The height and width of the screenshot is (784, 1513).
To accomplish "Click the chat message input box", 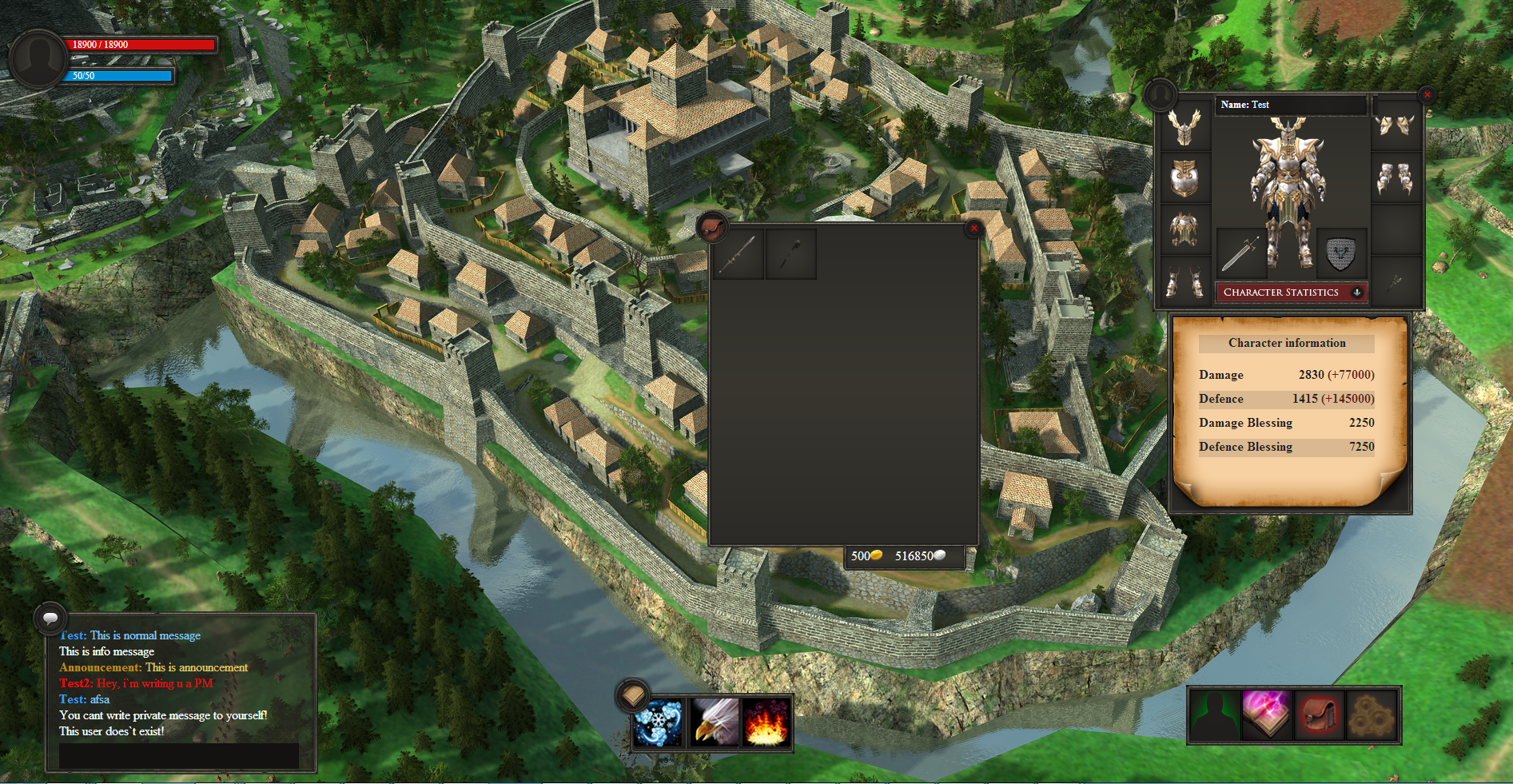I will click(x=179, y=755).
